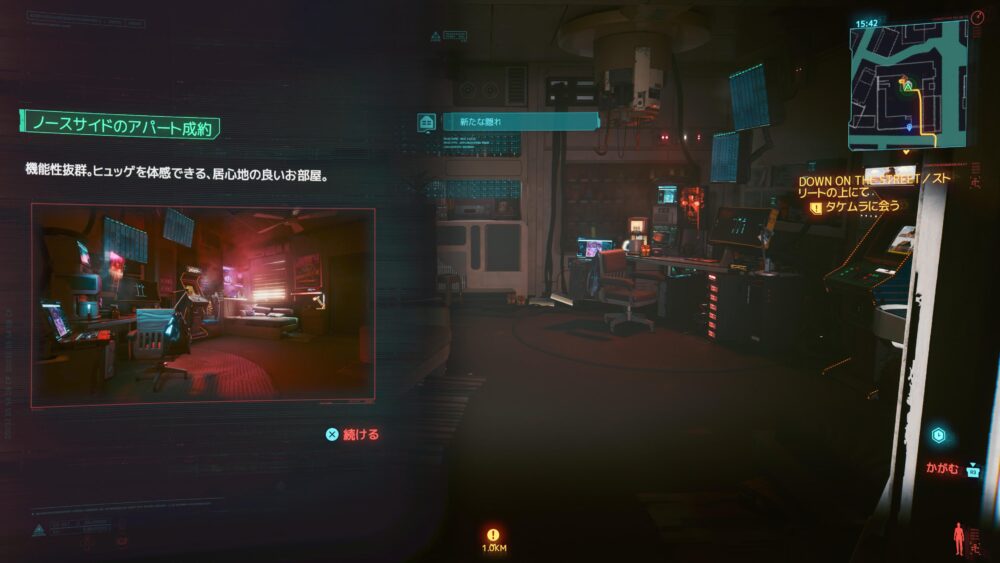Open the minimap
This screenshot has height=563, width=1000.
click(908, 83)
